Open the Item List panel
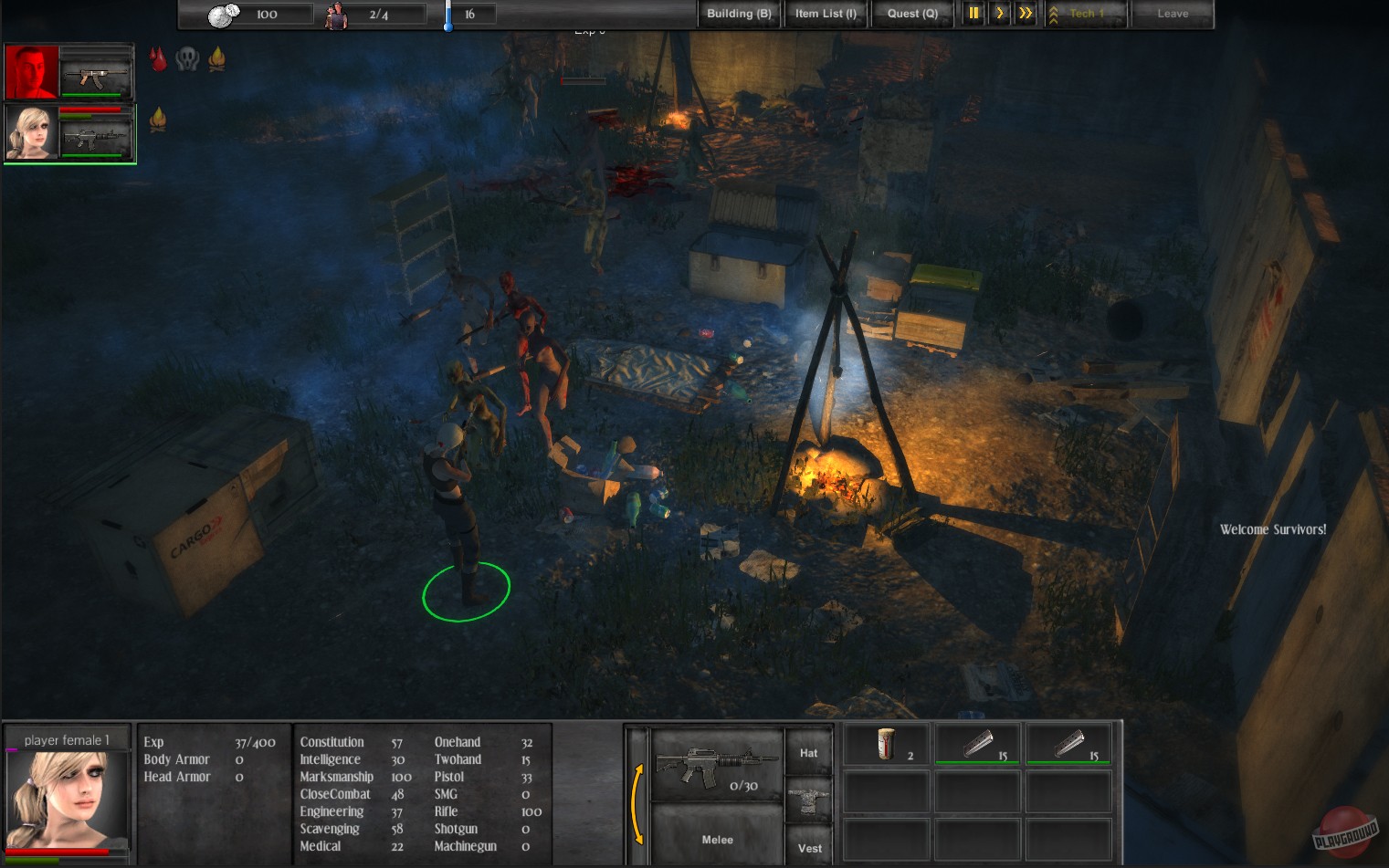 825,14
